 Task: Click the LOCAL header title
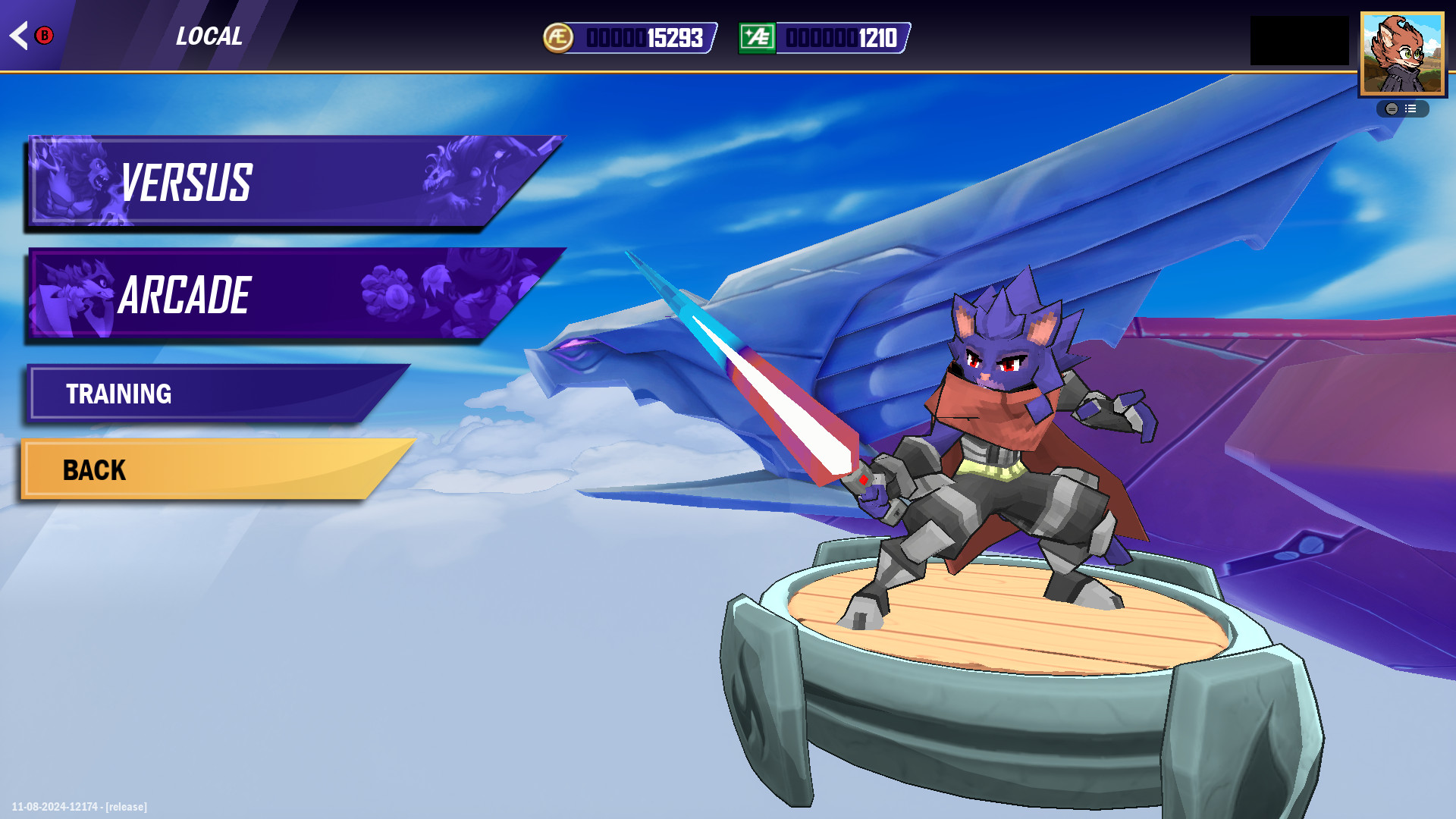coord(209,36)
